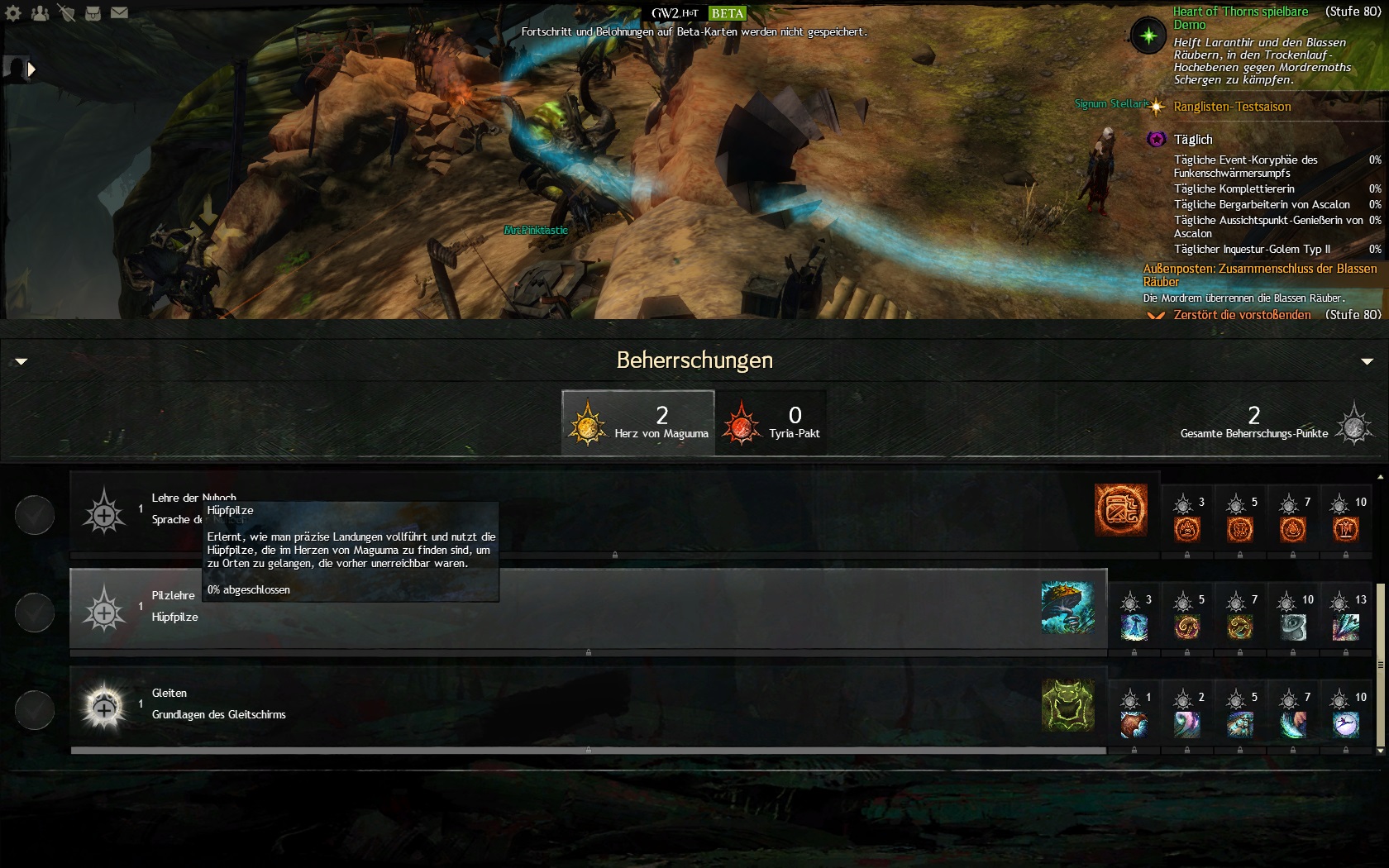Switch to the Herz von Maguuma tab
Image resolution: width=1389 pixels, height=868 pixels.
[x=637, y=422]
